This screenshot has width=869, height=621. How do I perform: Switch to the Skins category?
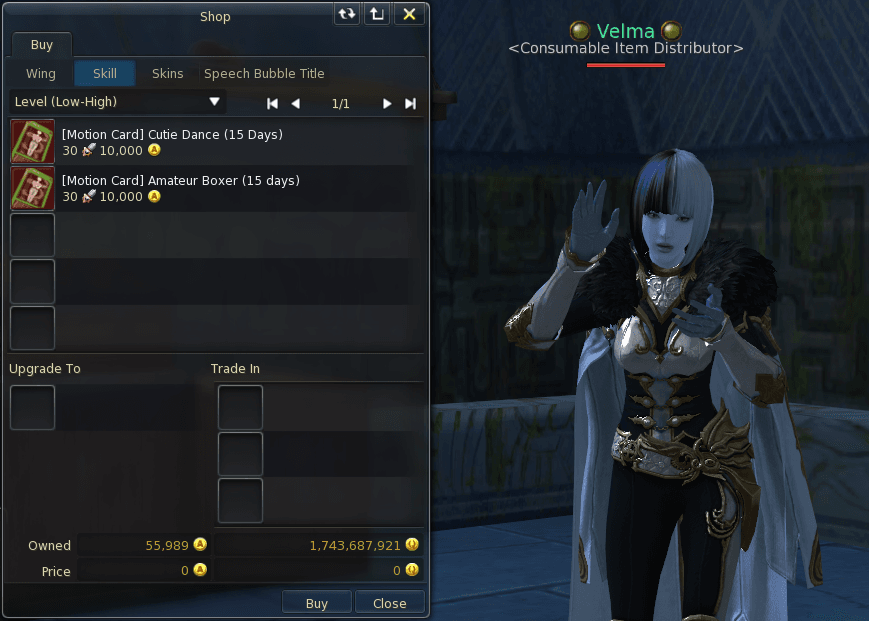168,74
